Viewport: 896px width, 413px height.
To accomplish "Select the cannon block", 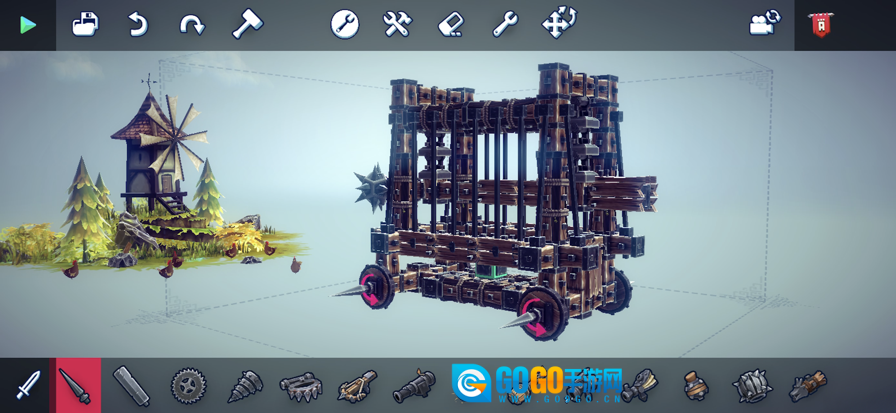I will tap(413, 385).
